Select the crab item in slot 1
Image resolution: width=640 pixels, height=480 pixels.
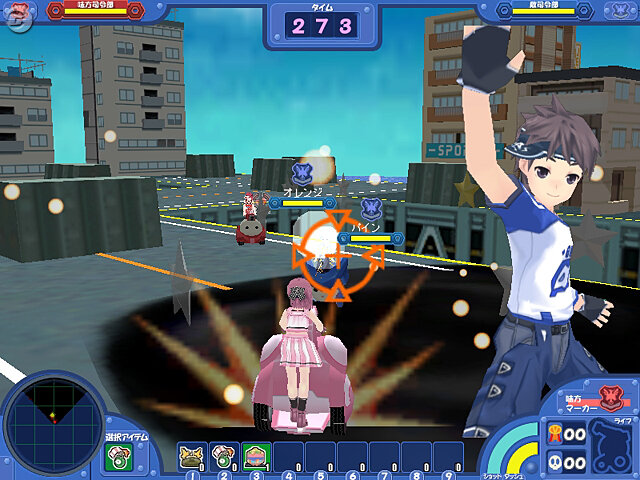pyautogui.click(x=192, y=456)
